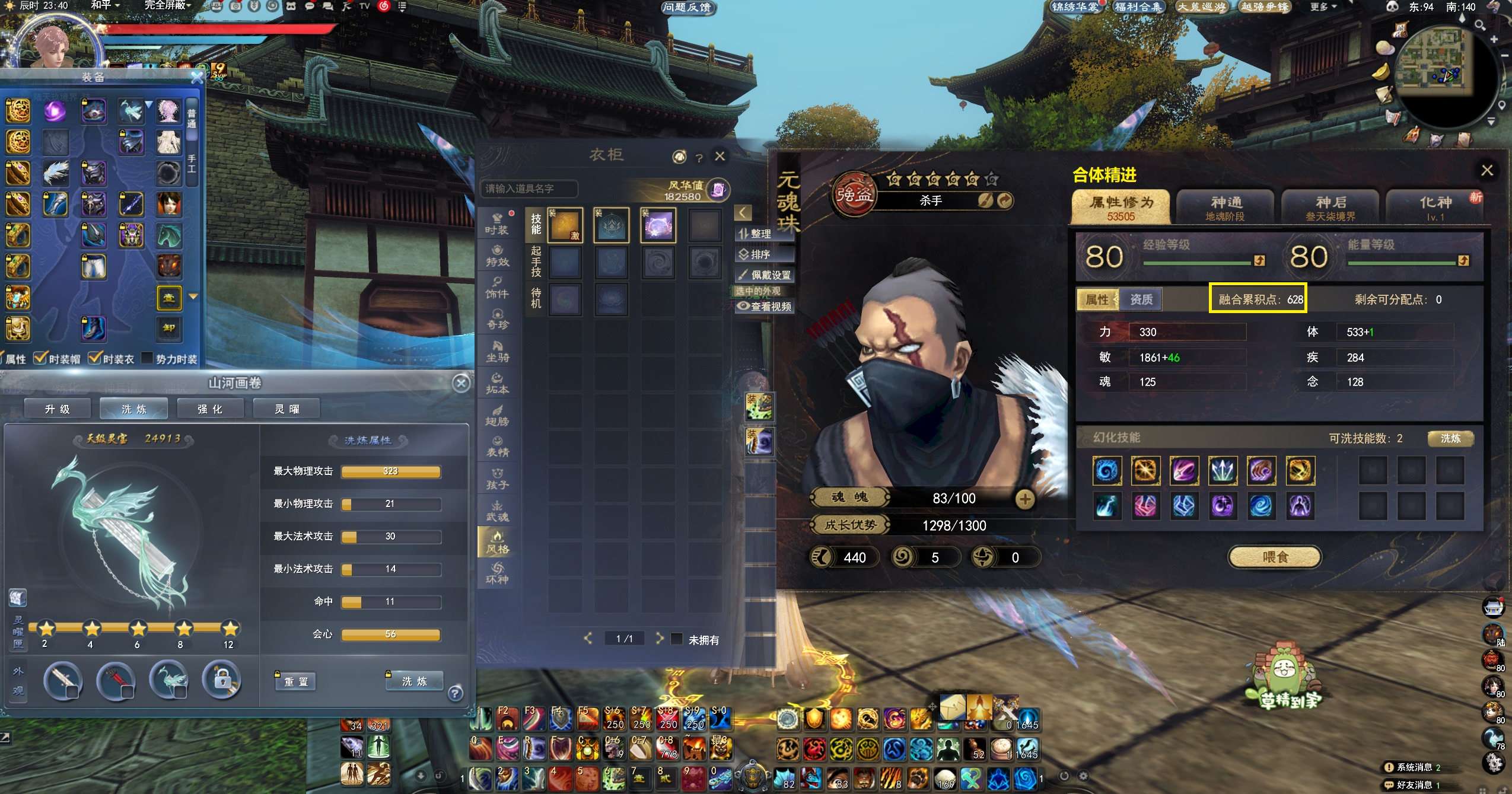This screenshot has width=1512, height=794.
Task: Switch to the 神通 tab
Action: pos(1225,207)
